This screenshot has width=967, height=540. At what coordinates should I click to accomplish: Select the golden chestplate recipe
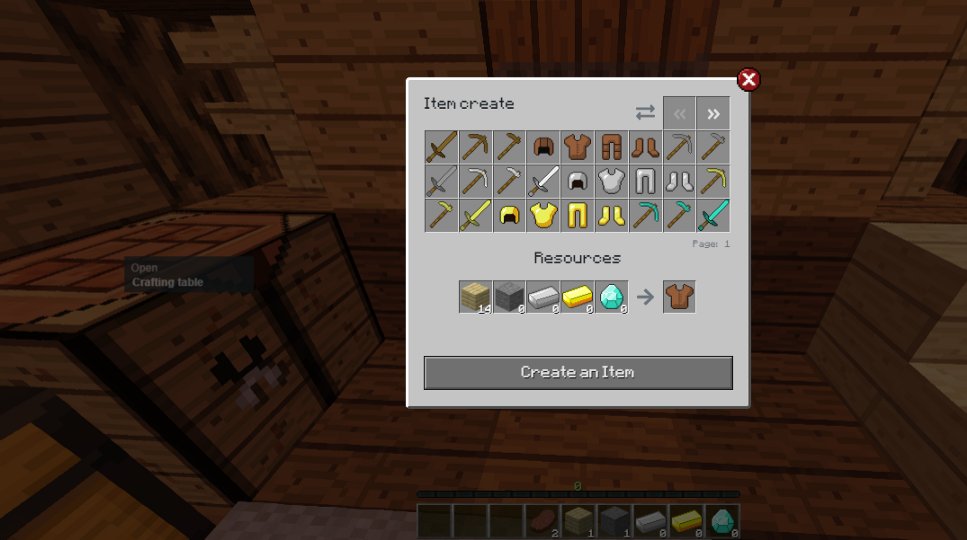[x=543, y=215]
